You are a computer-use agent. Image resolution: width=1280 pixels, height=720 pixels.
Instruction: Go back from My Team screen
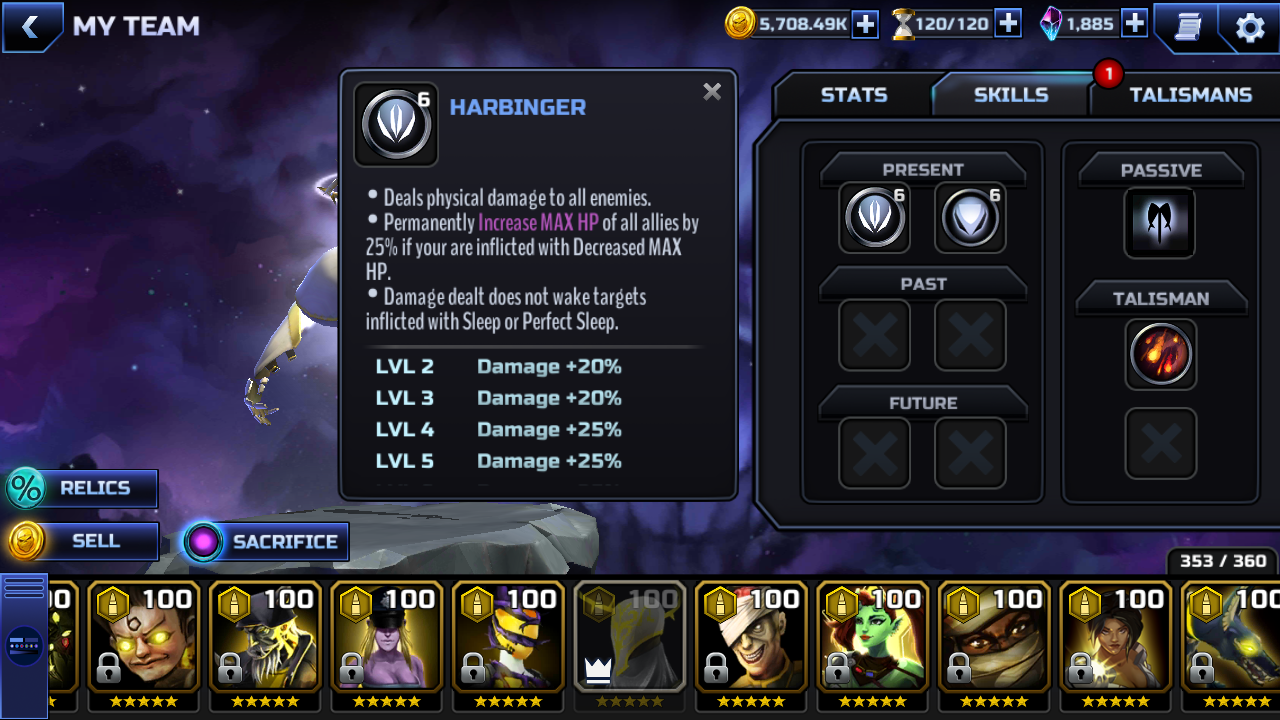click(x=31, y=27)
